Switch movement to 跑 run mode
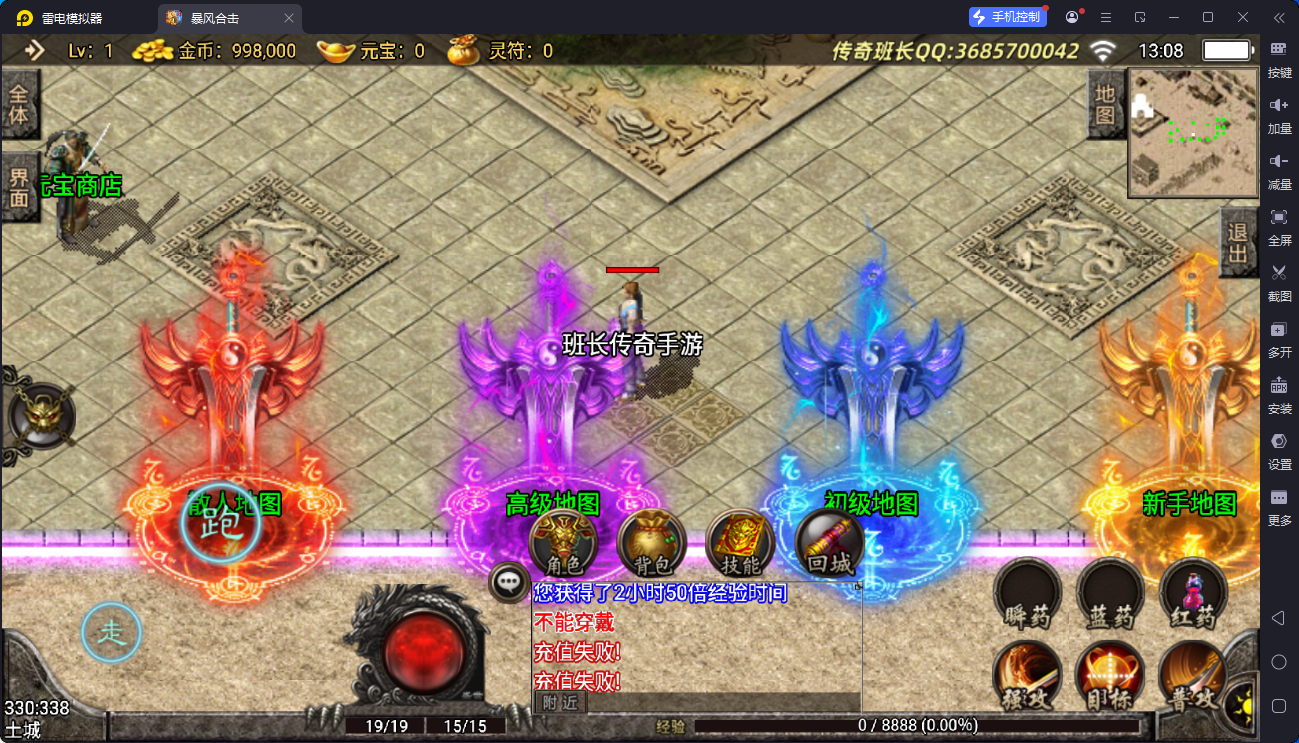 220,523
